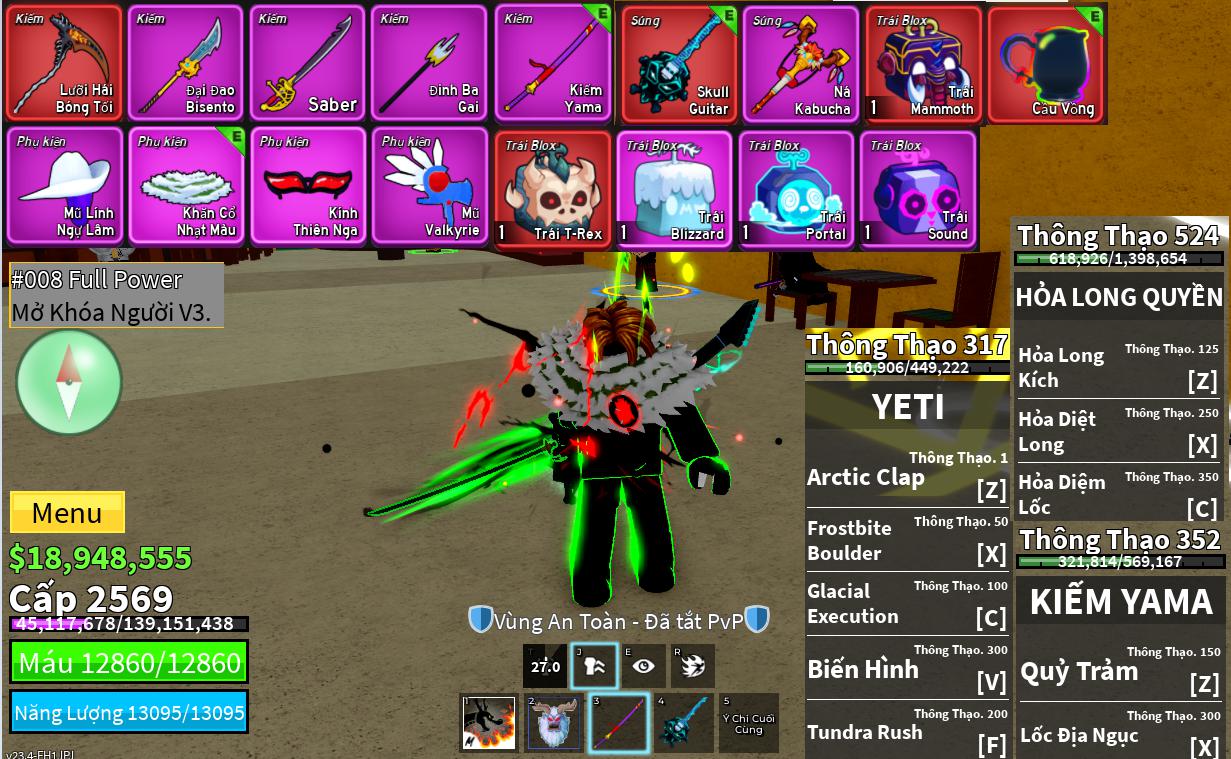The image size is (1231, 759).
Task: Click the compass on the left
Action: (69, 382)
